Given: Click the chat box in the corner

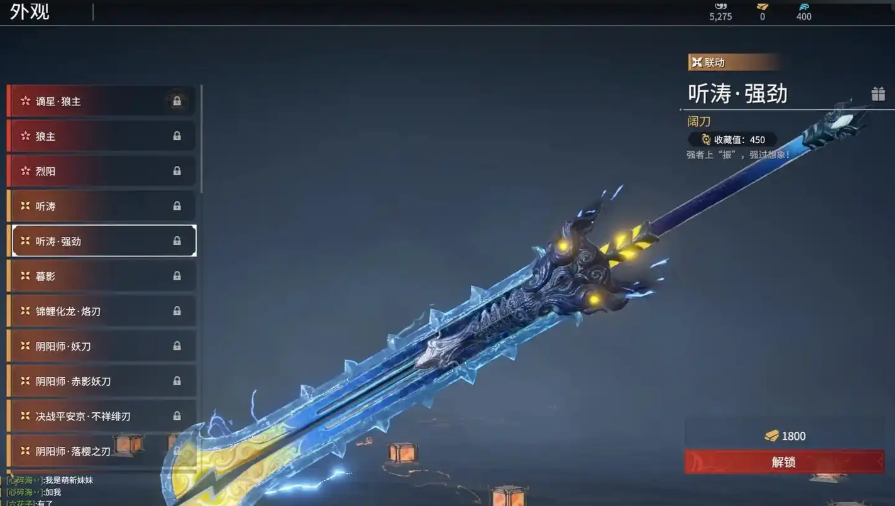Looking at the screenshot, I should click(x=60, y=491).
